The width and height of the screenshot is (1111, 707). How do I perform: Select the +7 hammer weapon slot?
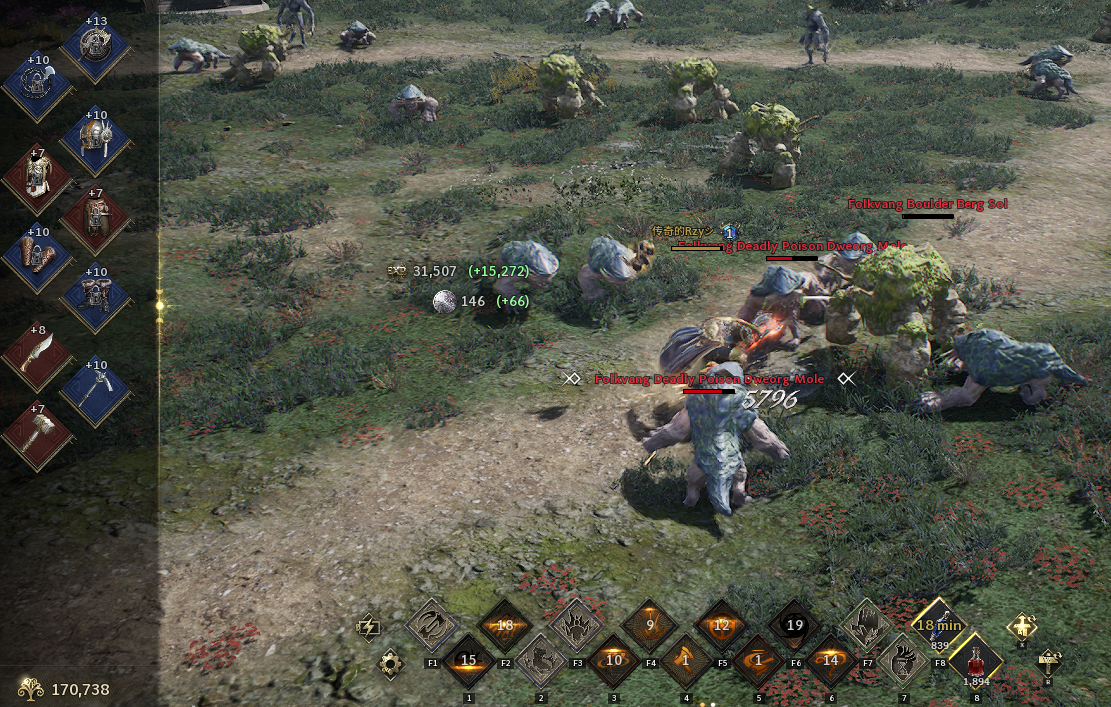tap(37, 436)
